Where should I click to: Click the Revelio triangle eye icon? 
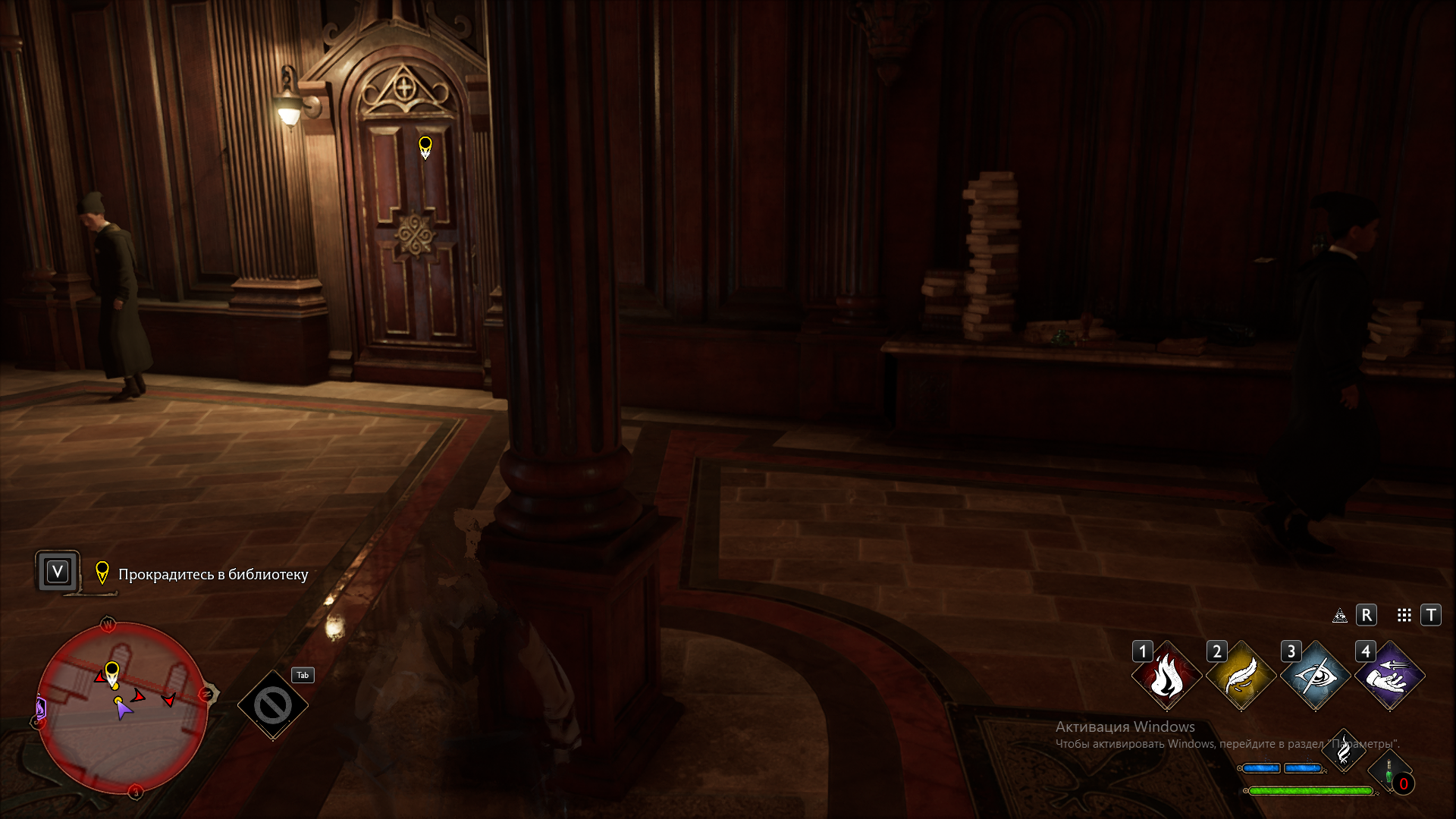click(1340, 615)
